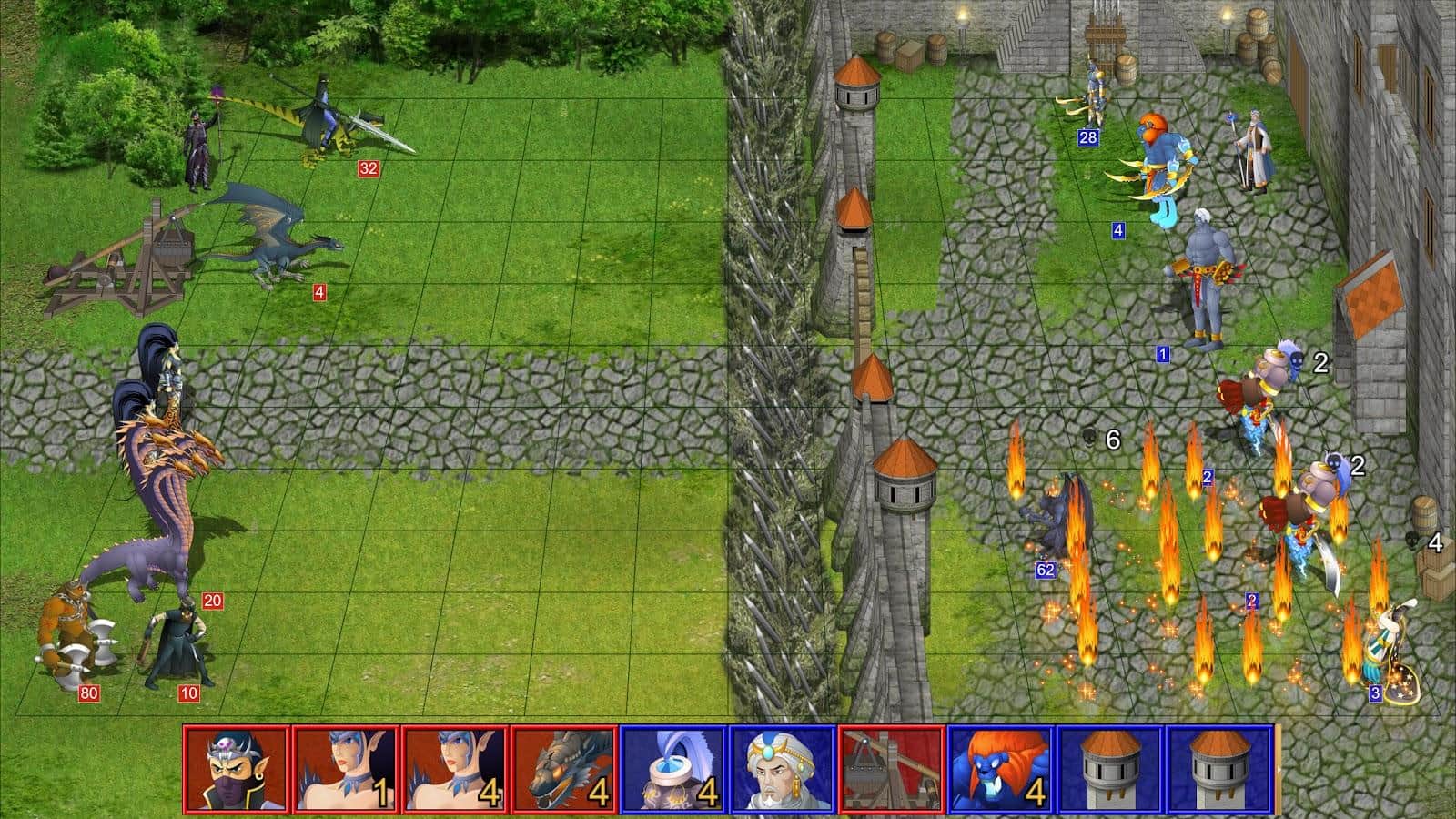Select the dragon head portrait in bottom bar
Screen dimensions: 1456x819
pyautogui.click(x=564, y=769)
